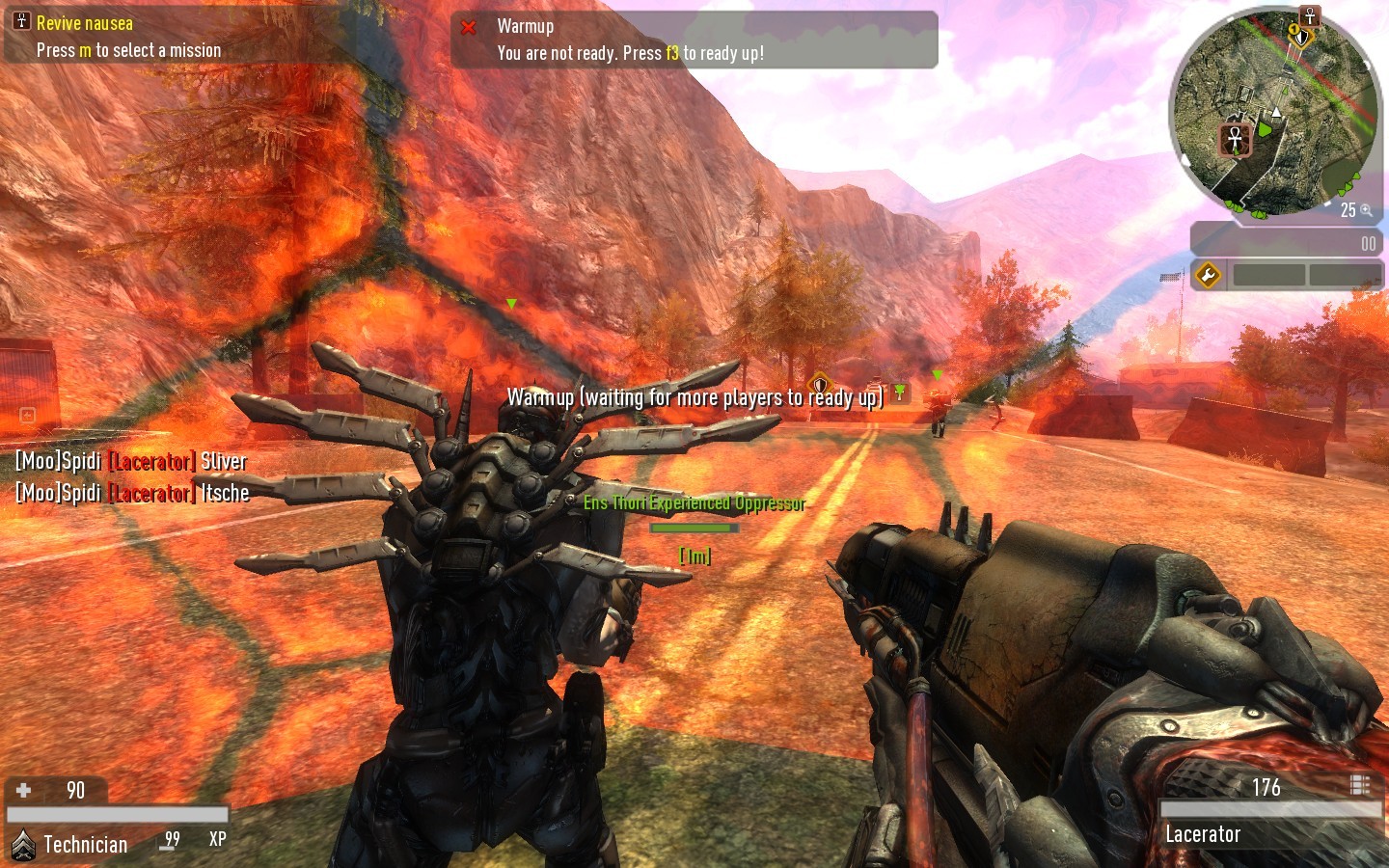Click the minimap zoom magnifier icon
The height and width of the screenshot is (868, 1389).
[1366, 209]
